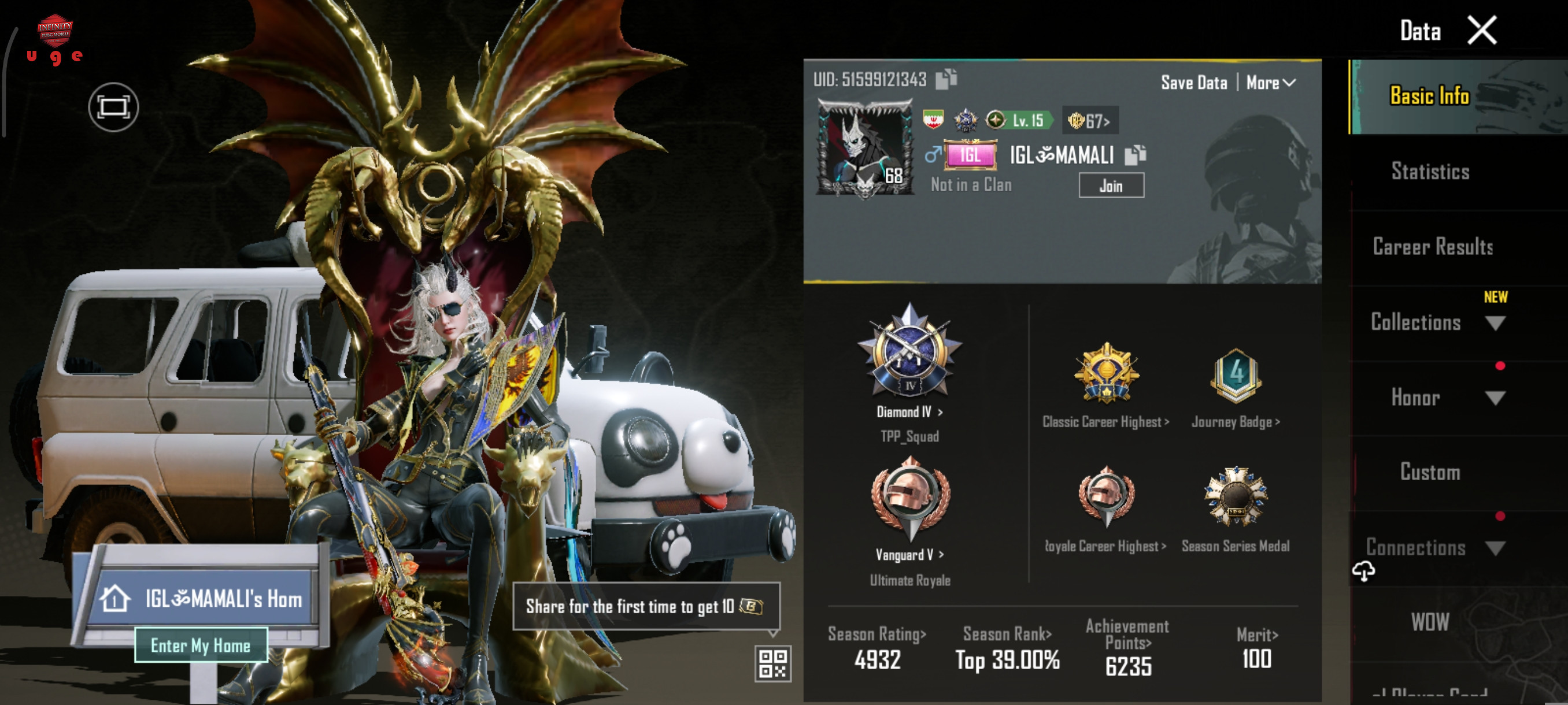Viewport: 1568px width, 705px height.
Task: Open the Career Results tab
Action: [x=1432, y=247]
